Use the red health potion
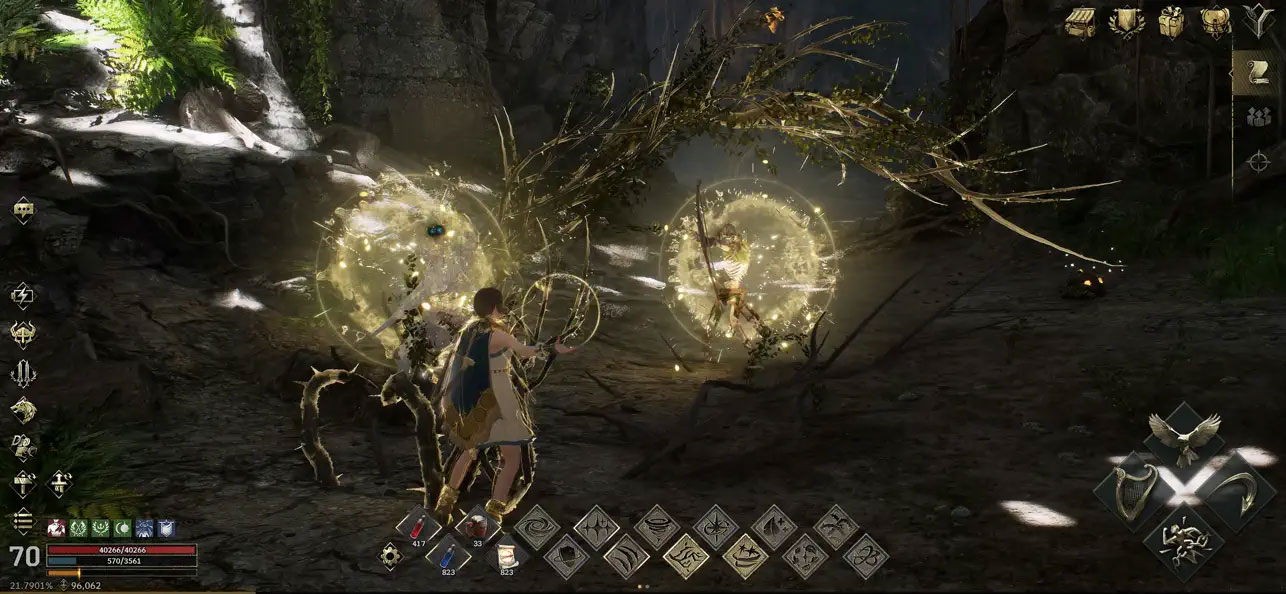 click(x=418, y=524)
